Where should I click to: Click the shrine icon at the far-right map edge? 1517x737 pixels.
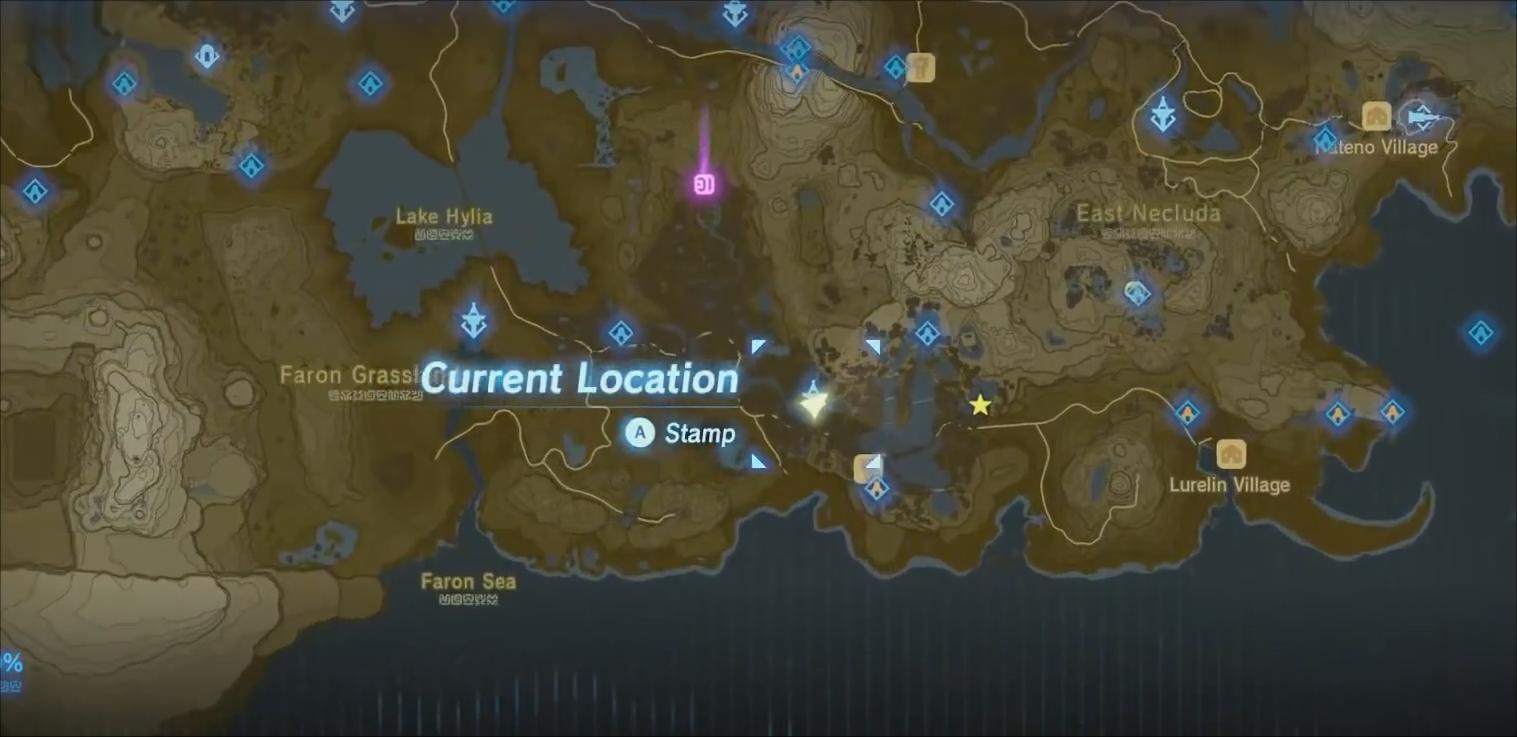click(x=1482, y=331)
